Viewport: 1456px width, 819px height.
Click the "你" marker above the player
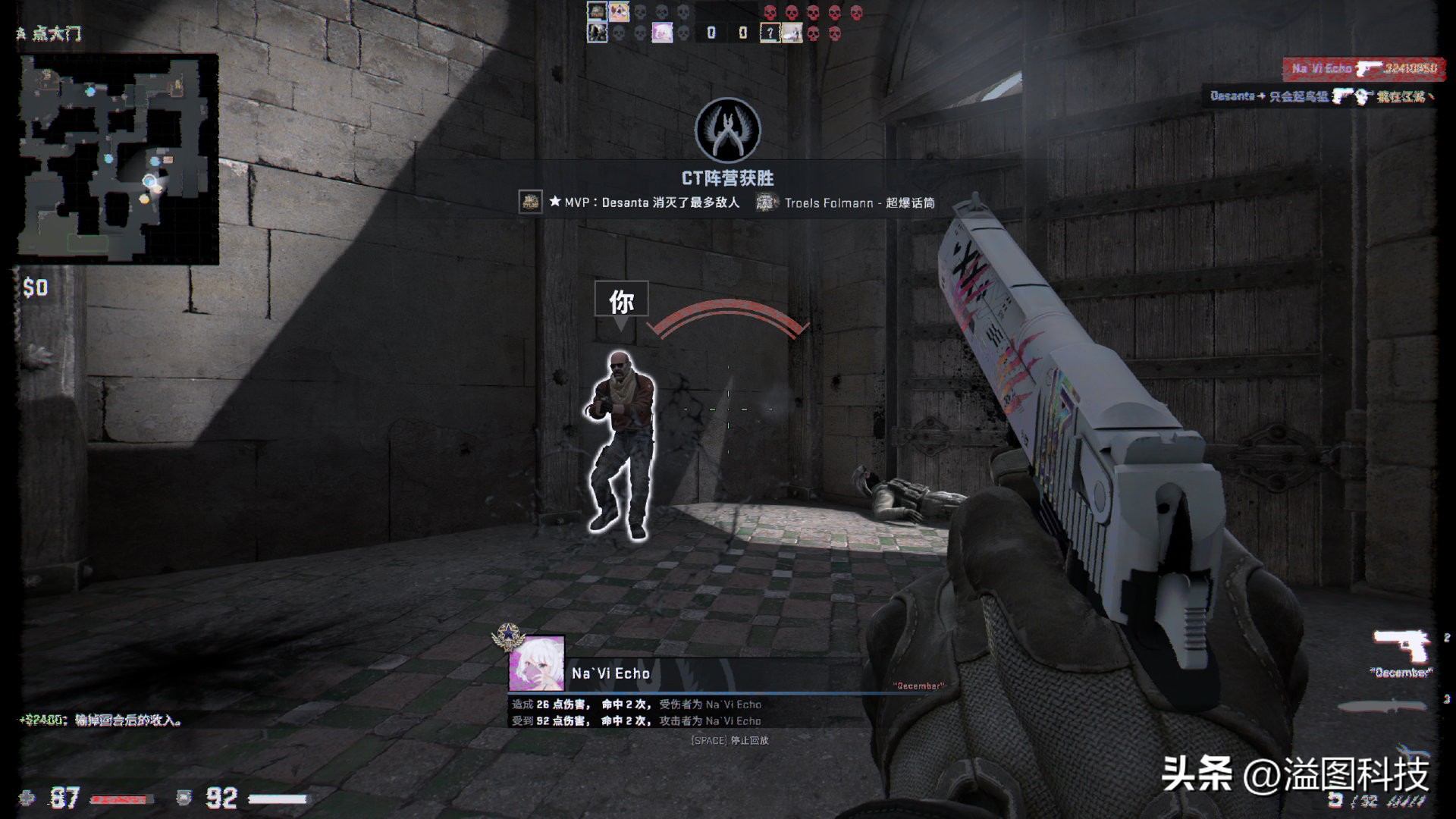pos(621,301)
